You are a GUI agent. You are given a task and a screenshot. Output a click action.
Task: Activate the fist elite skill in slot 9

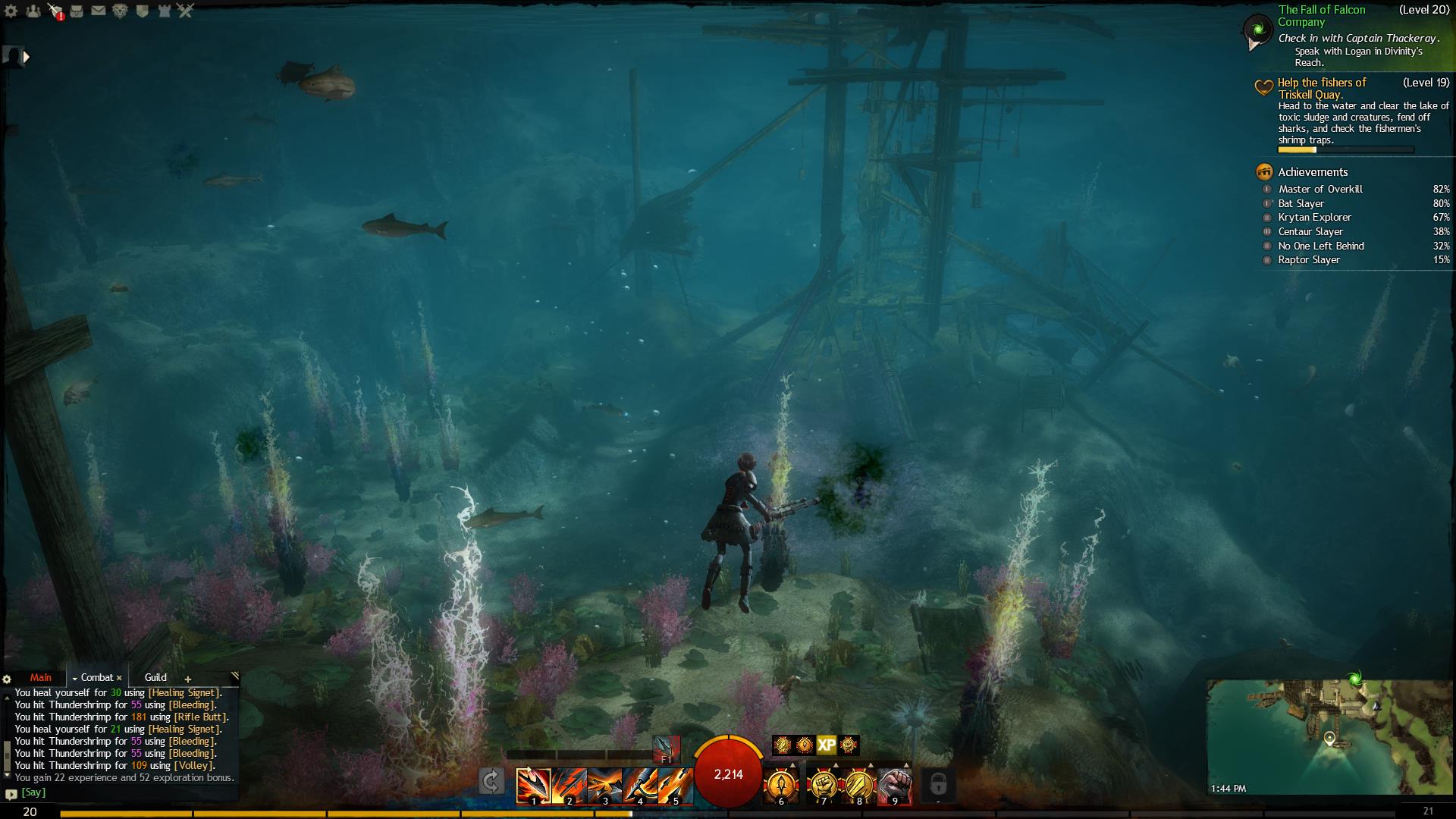pos(895,784)
